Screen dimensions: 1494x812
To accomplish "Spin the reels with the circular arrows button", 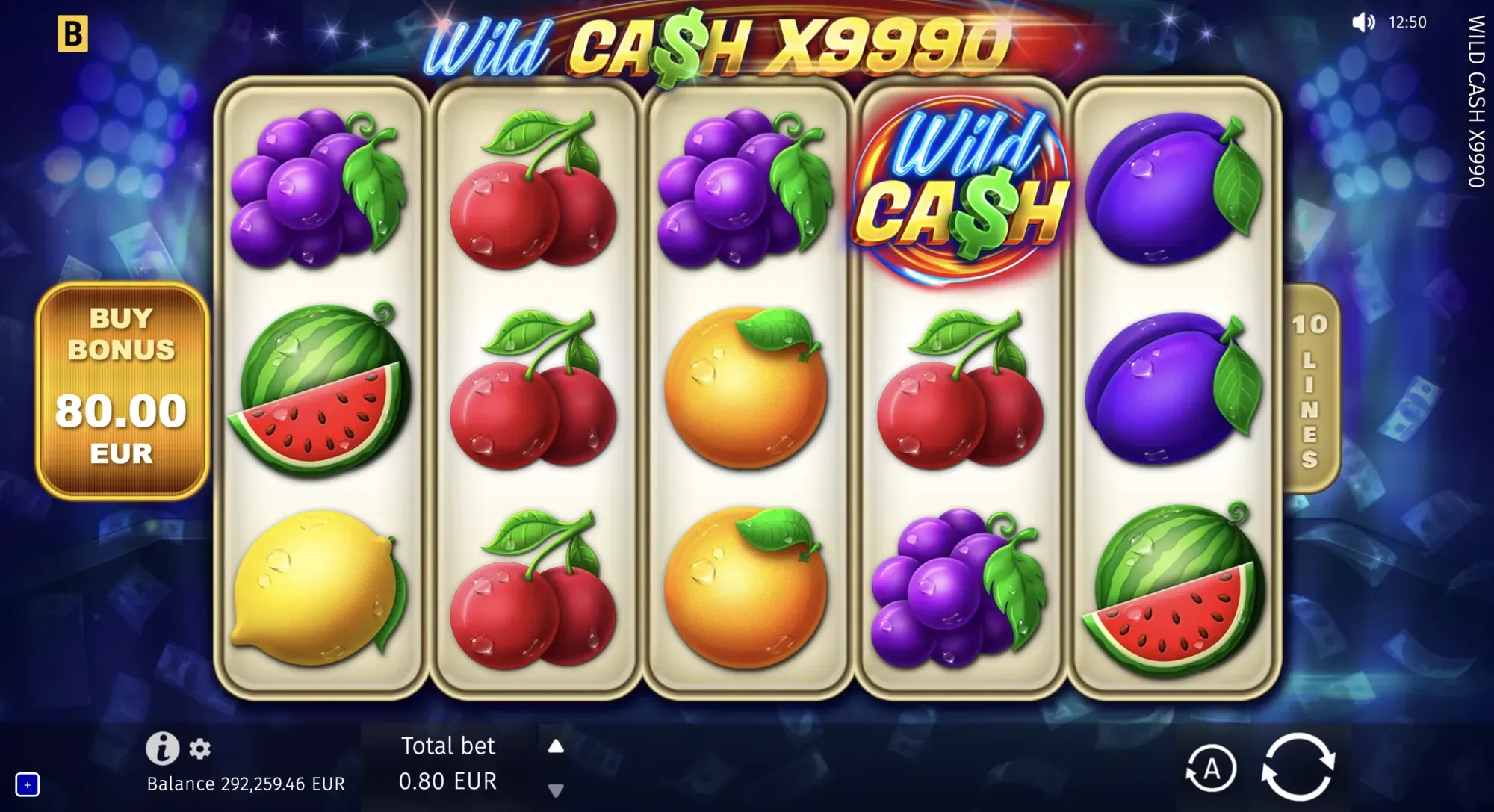I will click(1298, 767).
